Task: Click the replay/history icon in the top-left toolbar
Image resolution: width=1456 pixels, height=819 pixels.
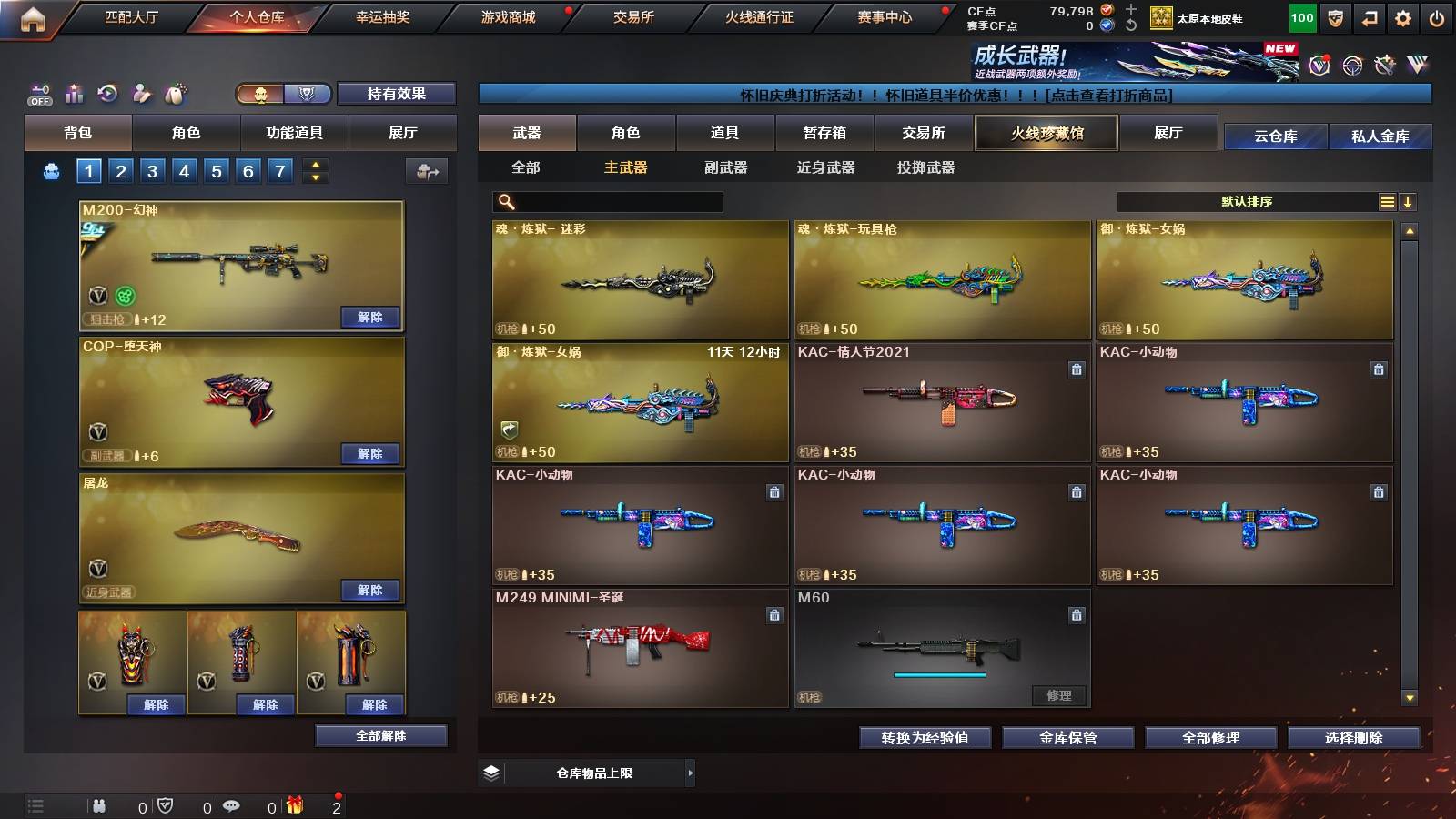Action: (x=109, y=92)
